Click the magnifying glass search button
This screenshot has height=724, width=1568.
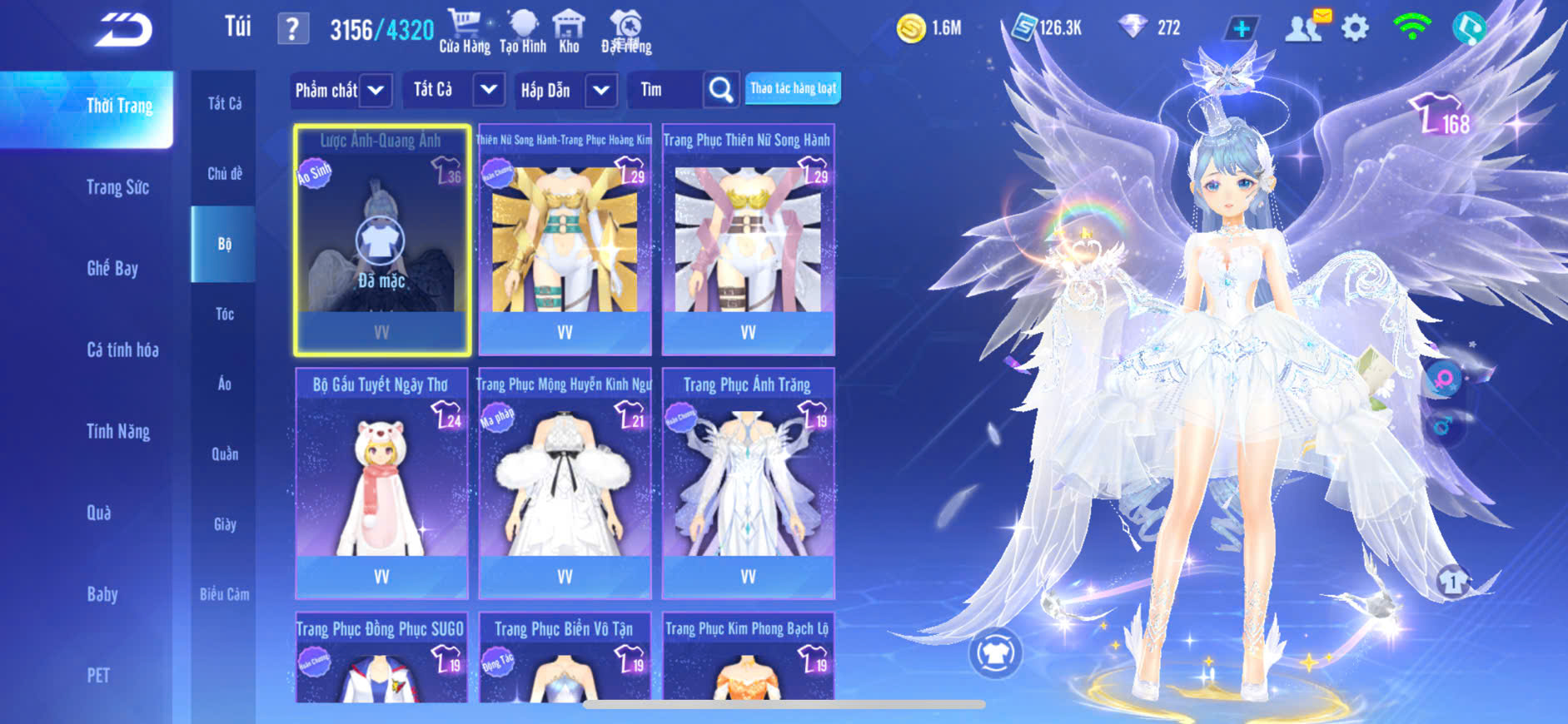click(721, 90)
